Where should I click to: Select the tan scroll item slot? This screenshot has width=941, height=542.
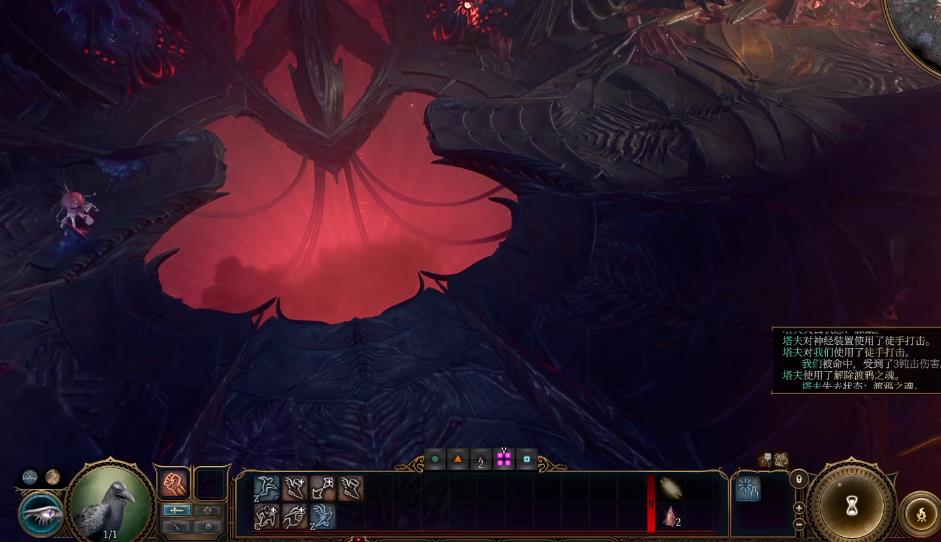click(x=670, y=488)
